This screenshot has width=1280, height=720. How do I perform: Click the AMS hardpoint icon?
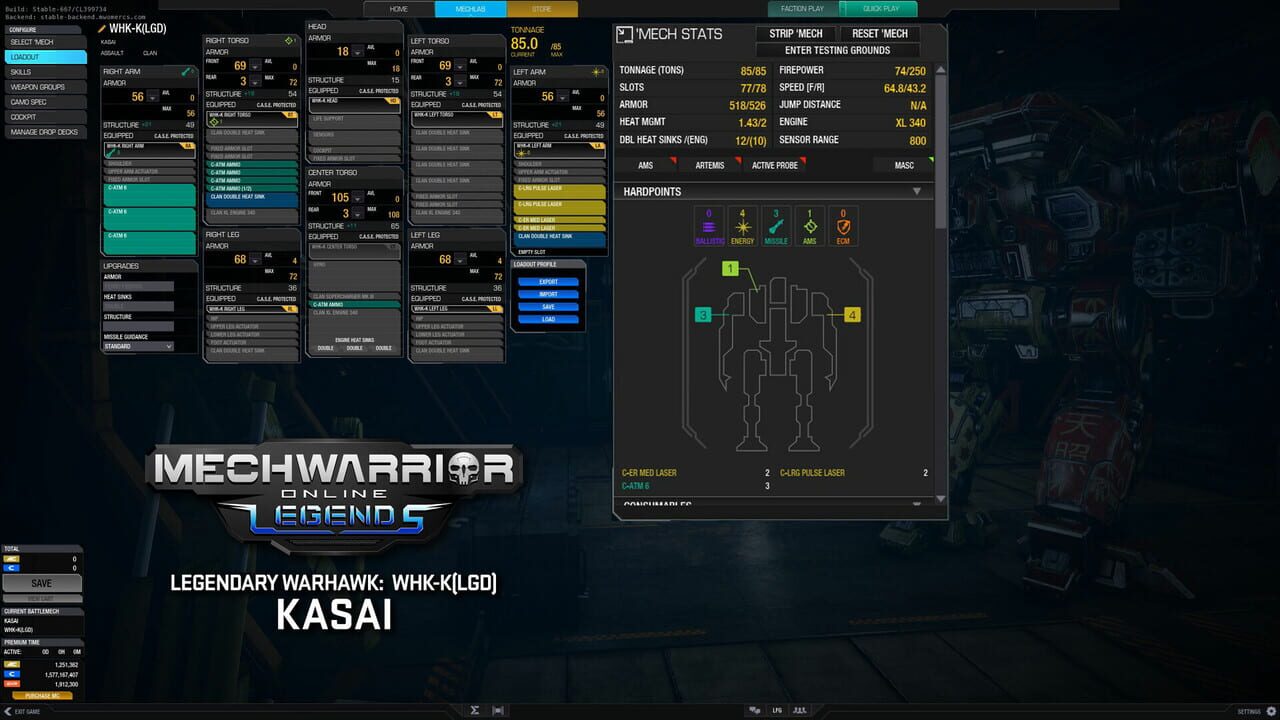808,225
